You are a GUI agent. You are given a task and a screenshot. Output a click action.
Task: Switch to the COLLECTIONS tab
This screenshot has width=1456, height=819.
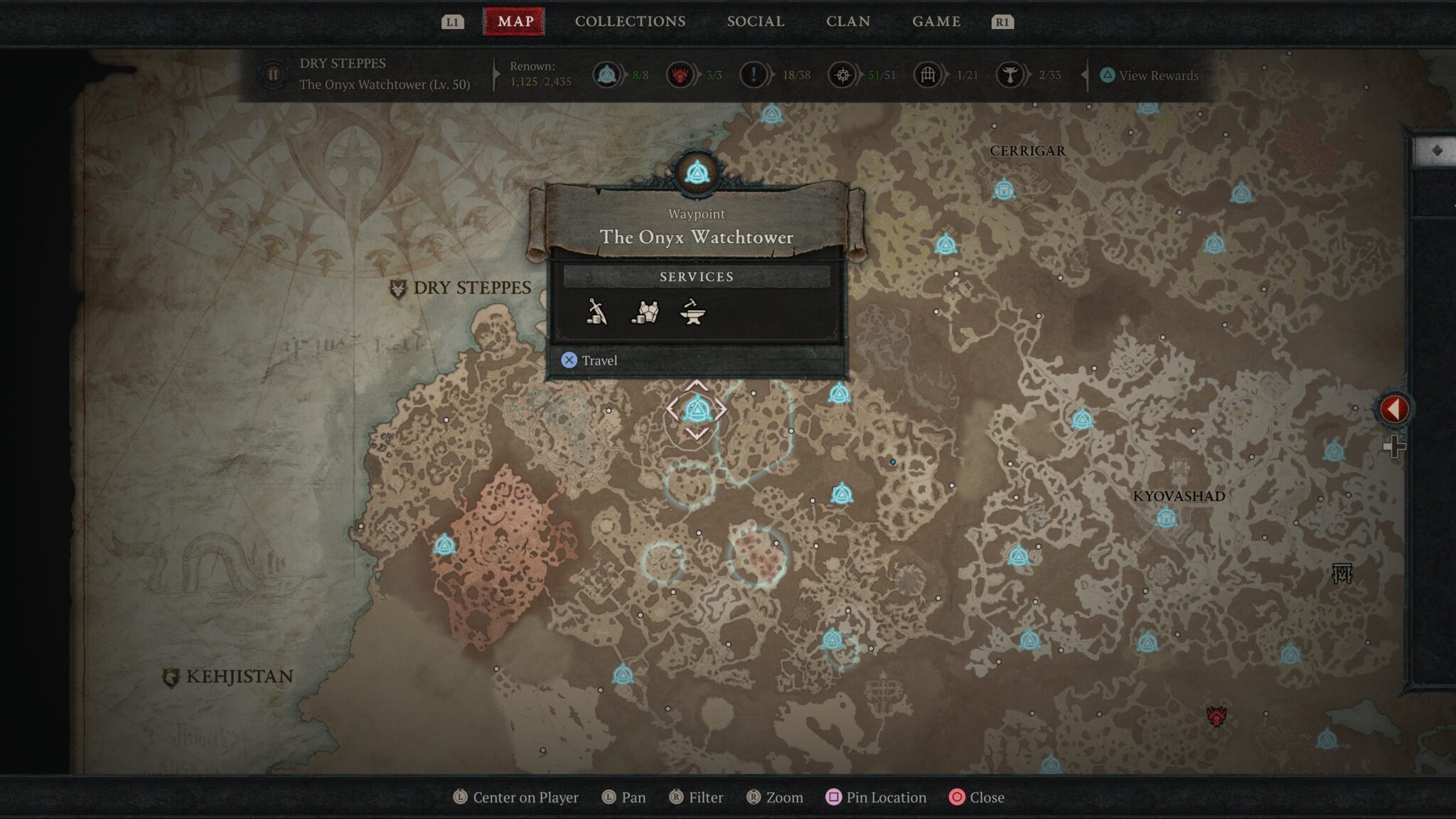click(x=630, y=21)
